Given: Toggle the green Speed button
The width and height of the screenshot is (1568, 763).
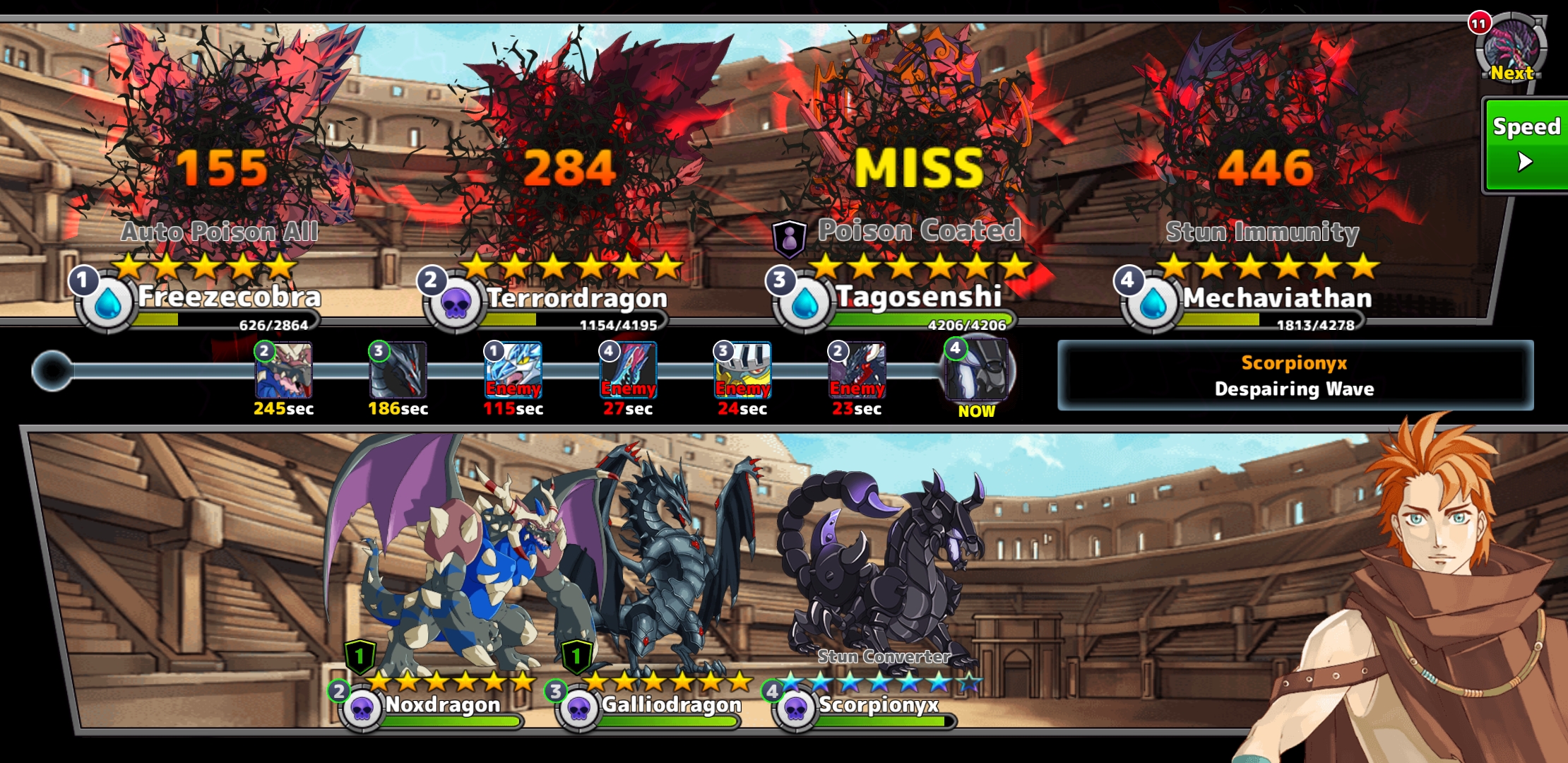Looking at the screenshot, I should pos(1526,146).
